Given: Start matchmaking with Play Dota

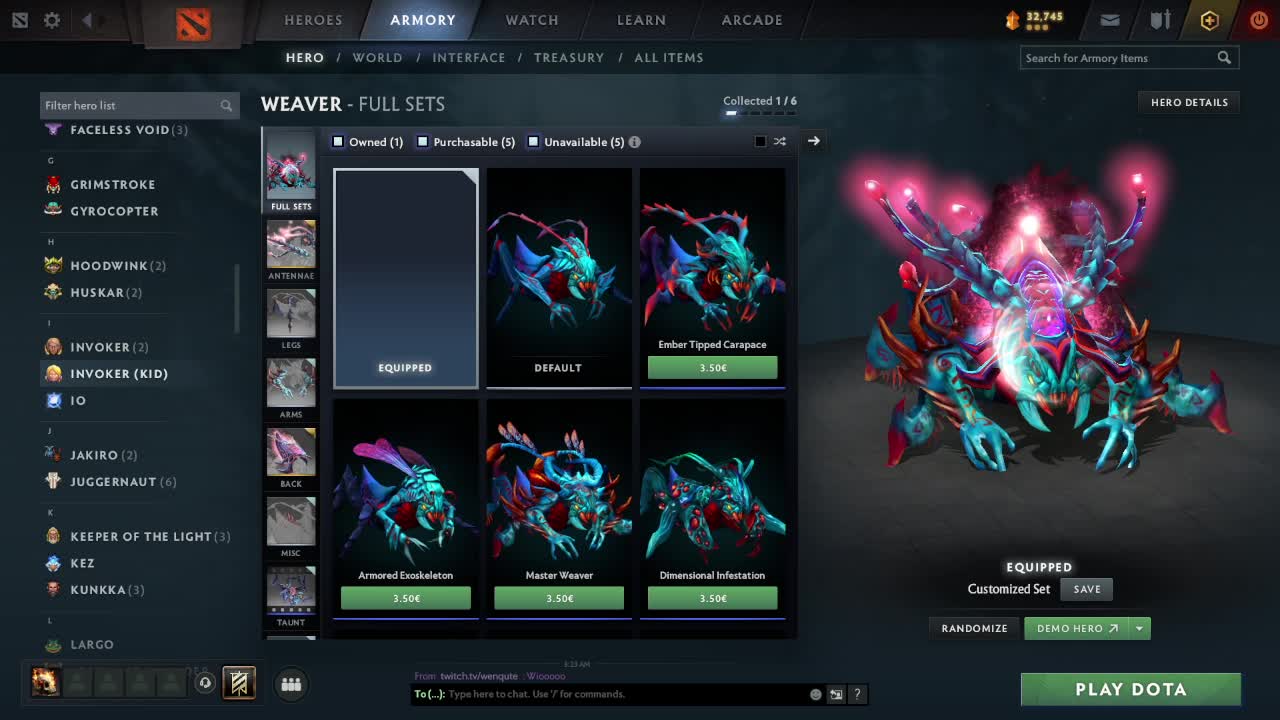Looking at the screenshot, I should coord(1130,689).
